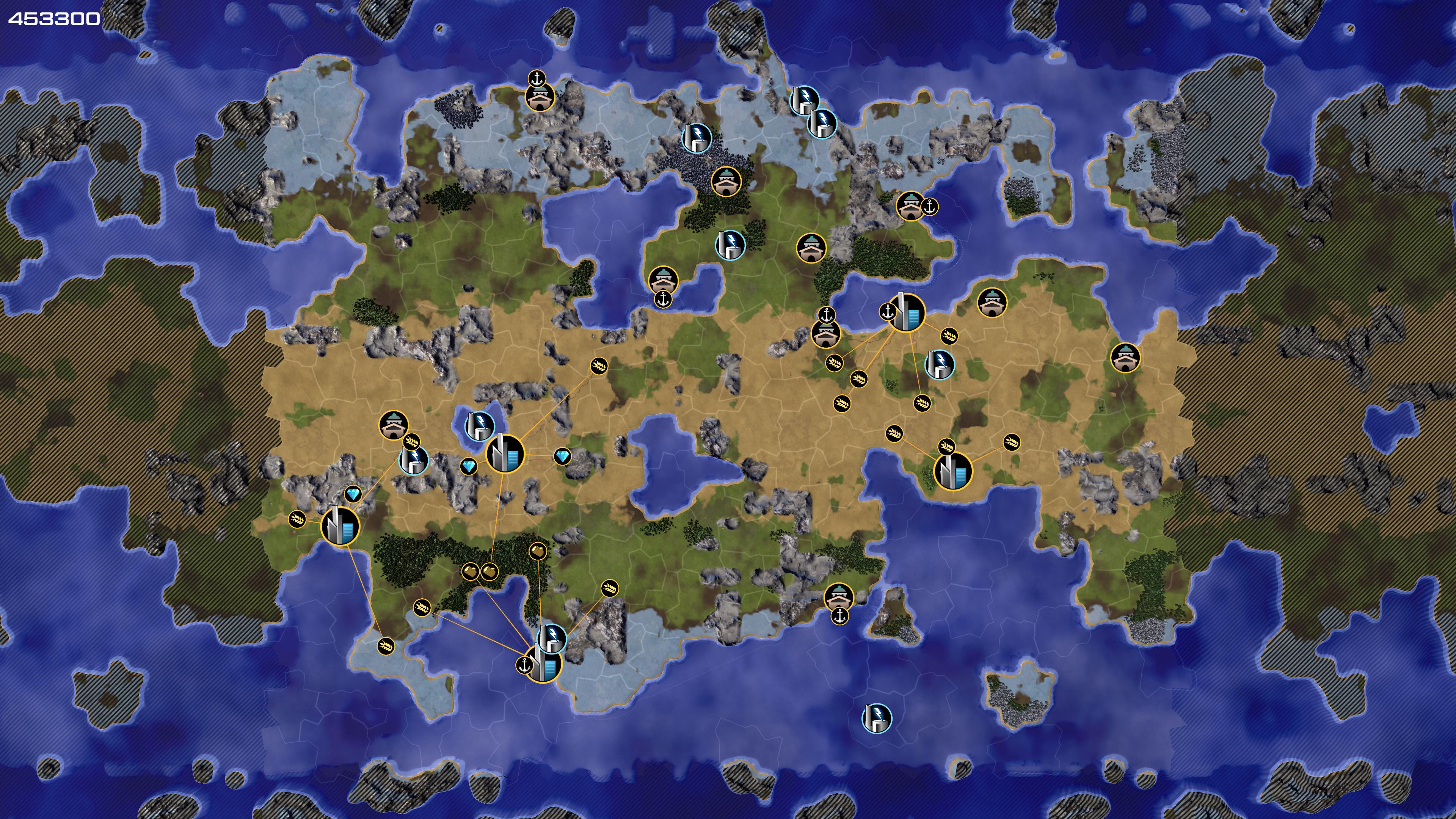Viewport: 1456px width, 819px height.
Task: Click the domed building with anchor on its right
Action: (x=910, y=206)
